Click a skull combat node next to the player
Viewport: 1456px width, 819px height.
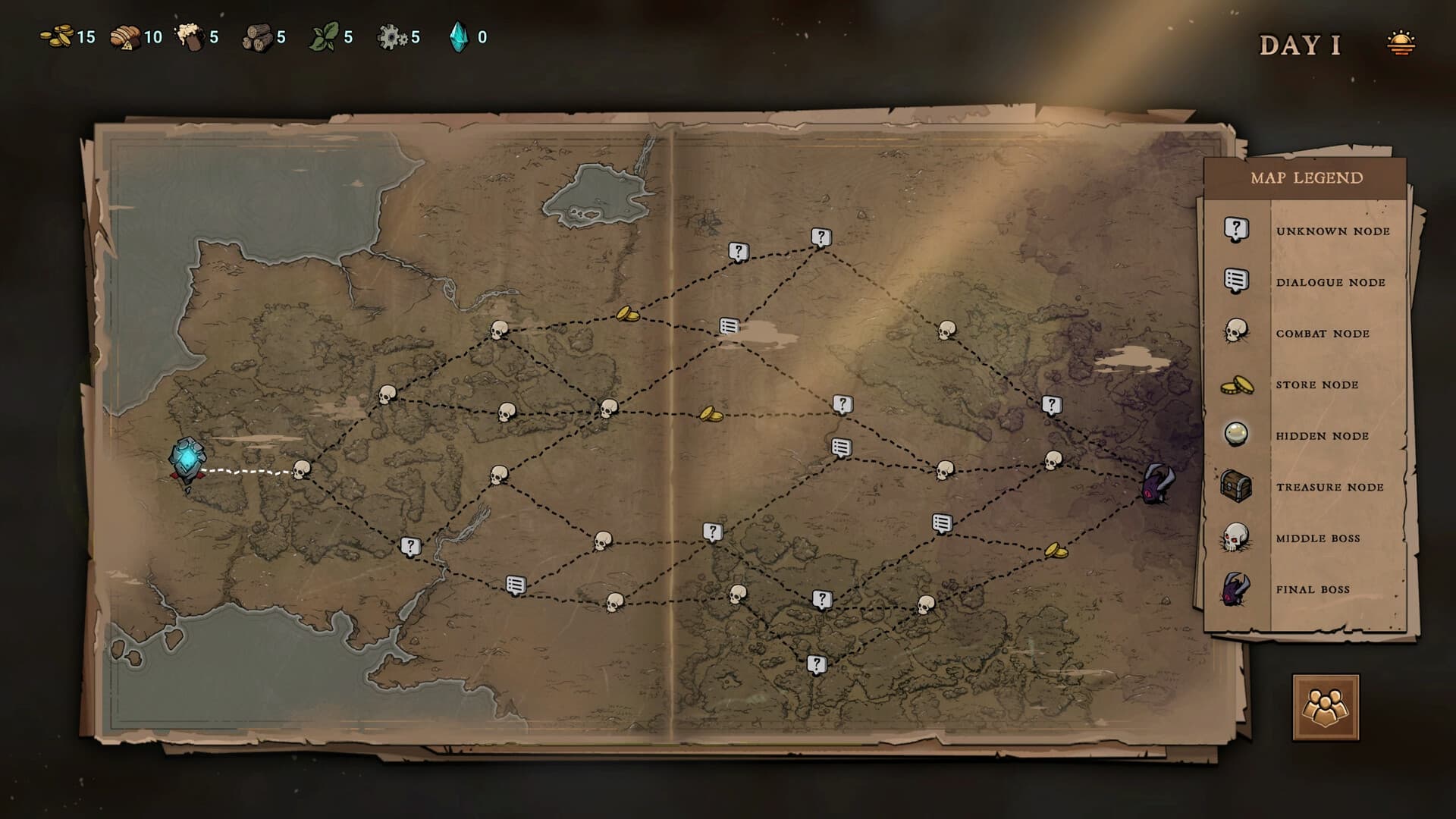point(303,470)
